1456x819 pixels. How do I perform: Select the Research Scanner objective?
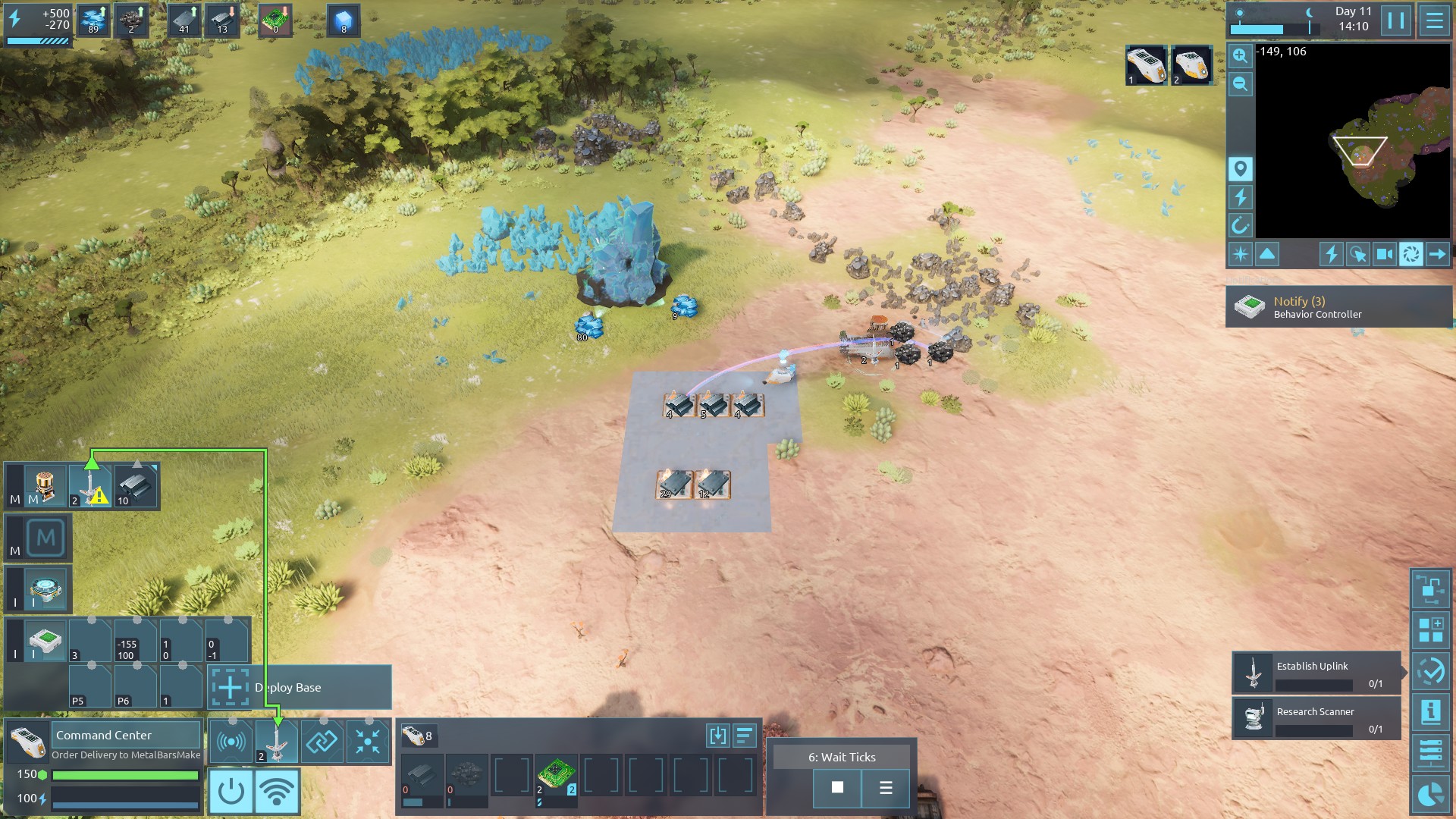(1316, 718)
